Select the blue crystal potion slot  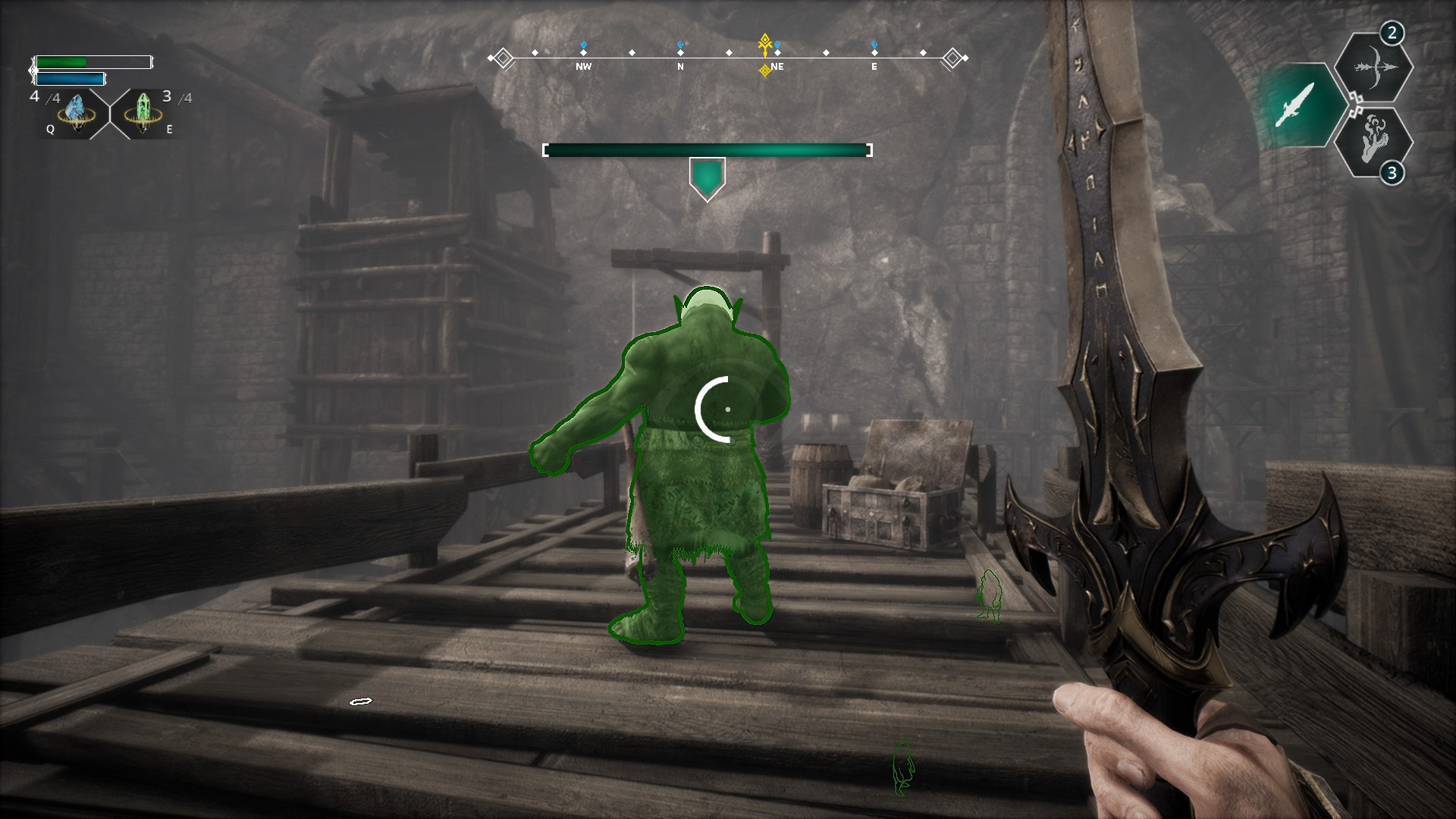point(77,114)
